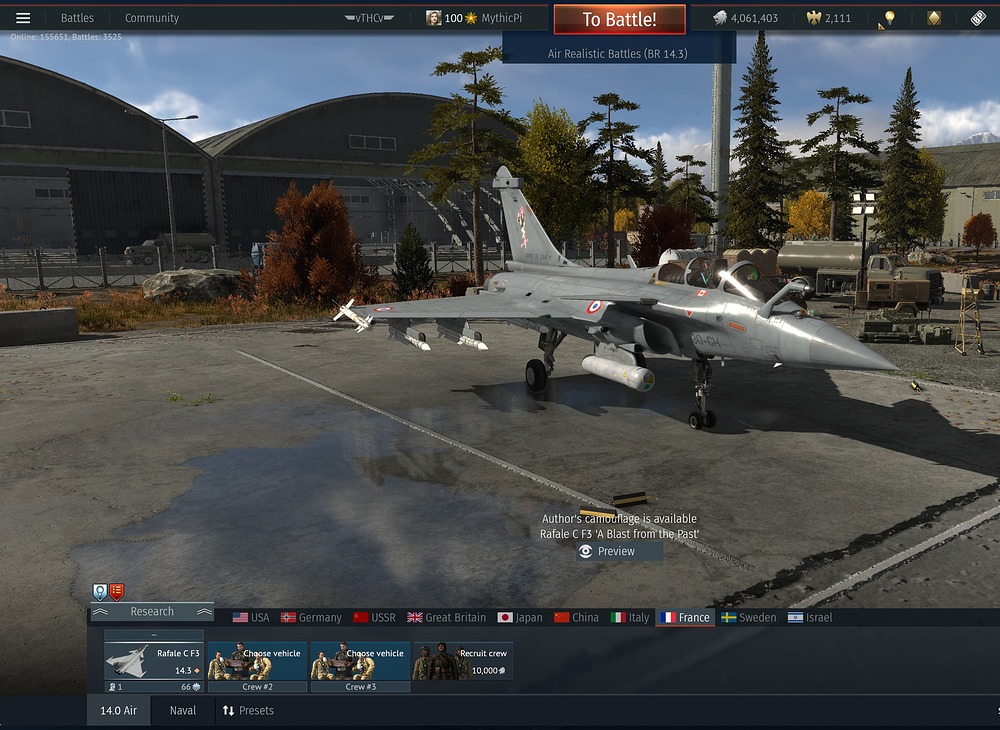
Task: Select the Sweden nation tab
Action: click(749, 618)
